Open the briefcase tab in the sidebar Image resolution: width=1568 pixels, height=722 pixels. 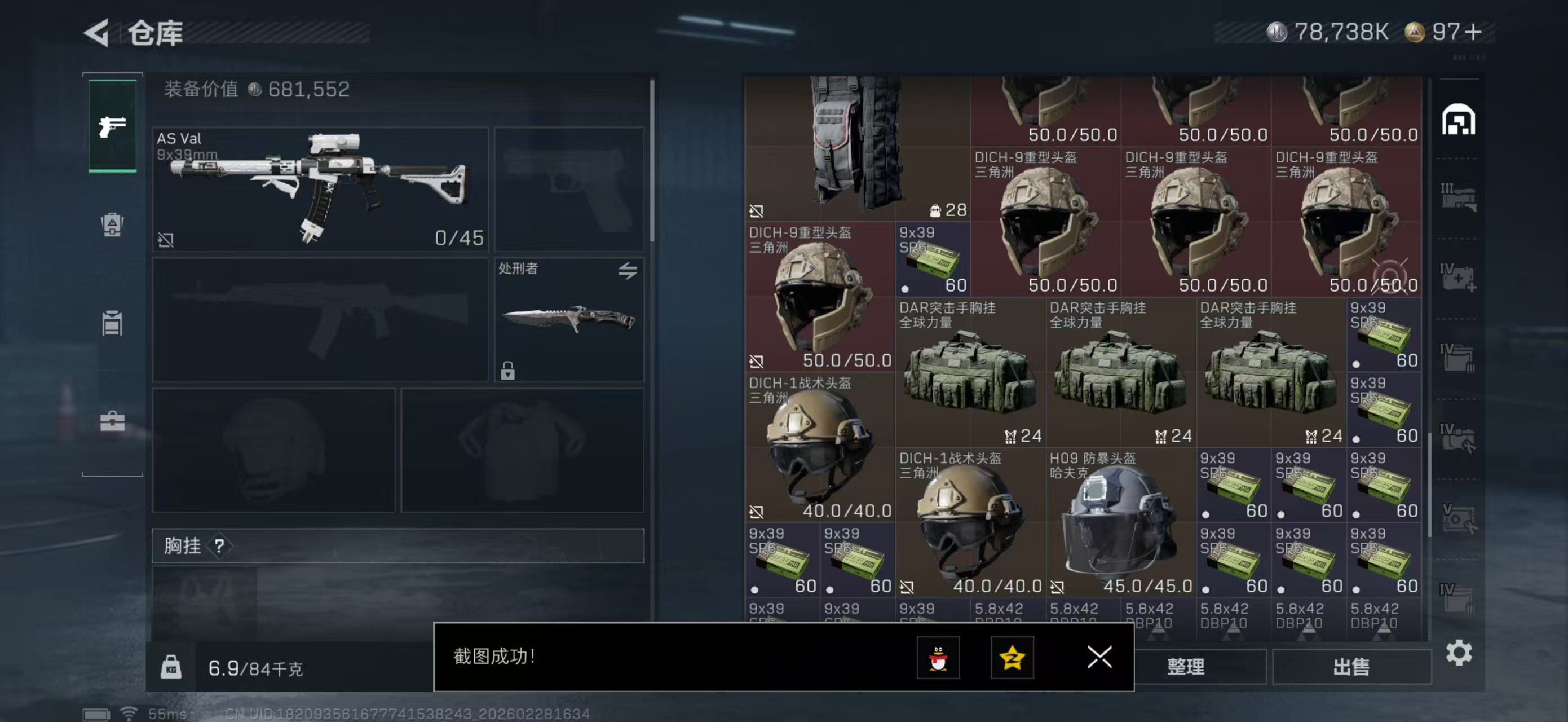point(113,421)
